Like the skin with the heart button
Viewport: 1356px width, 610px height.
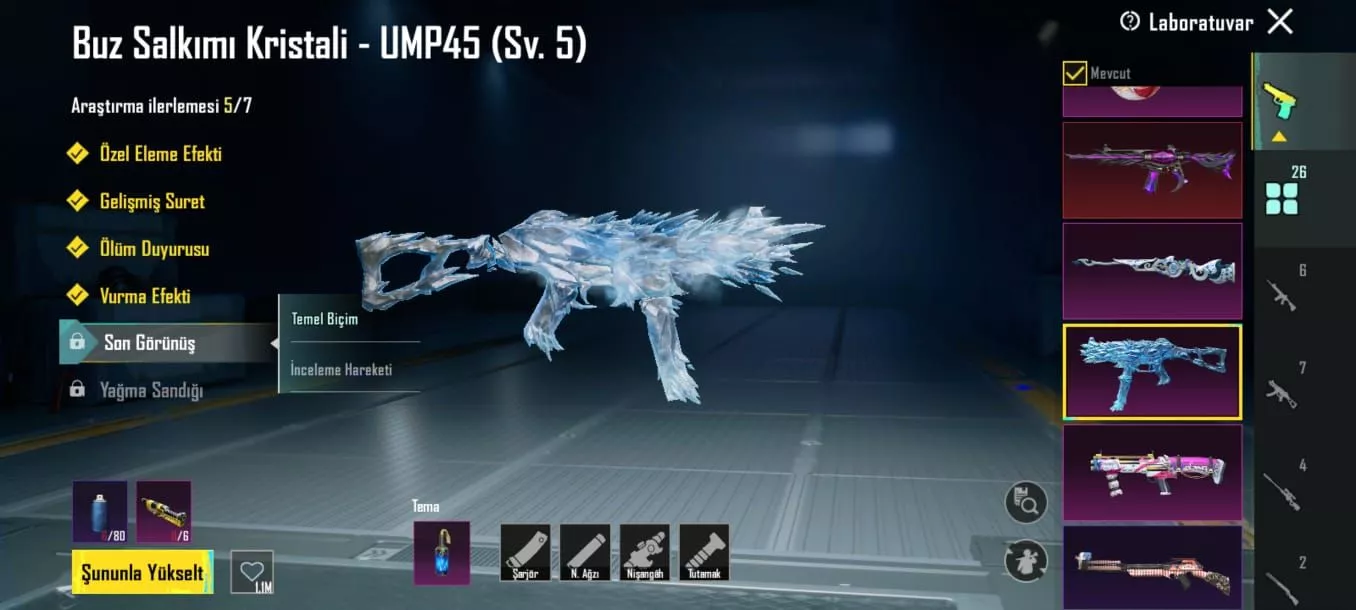(x=251, y=571)
